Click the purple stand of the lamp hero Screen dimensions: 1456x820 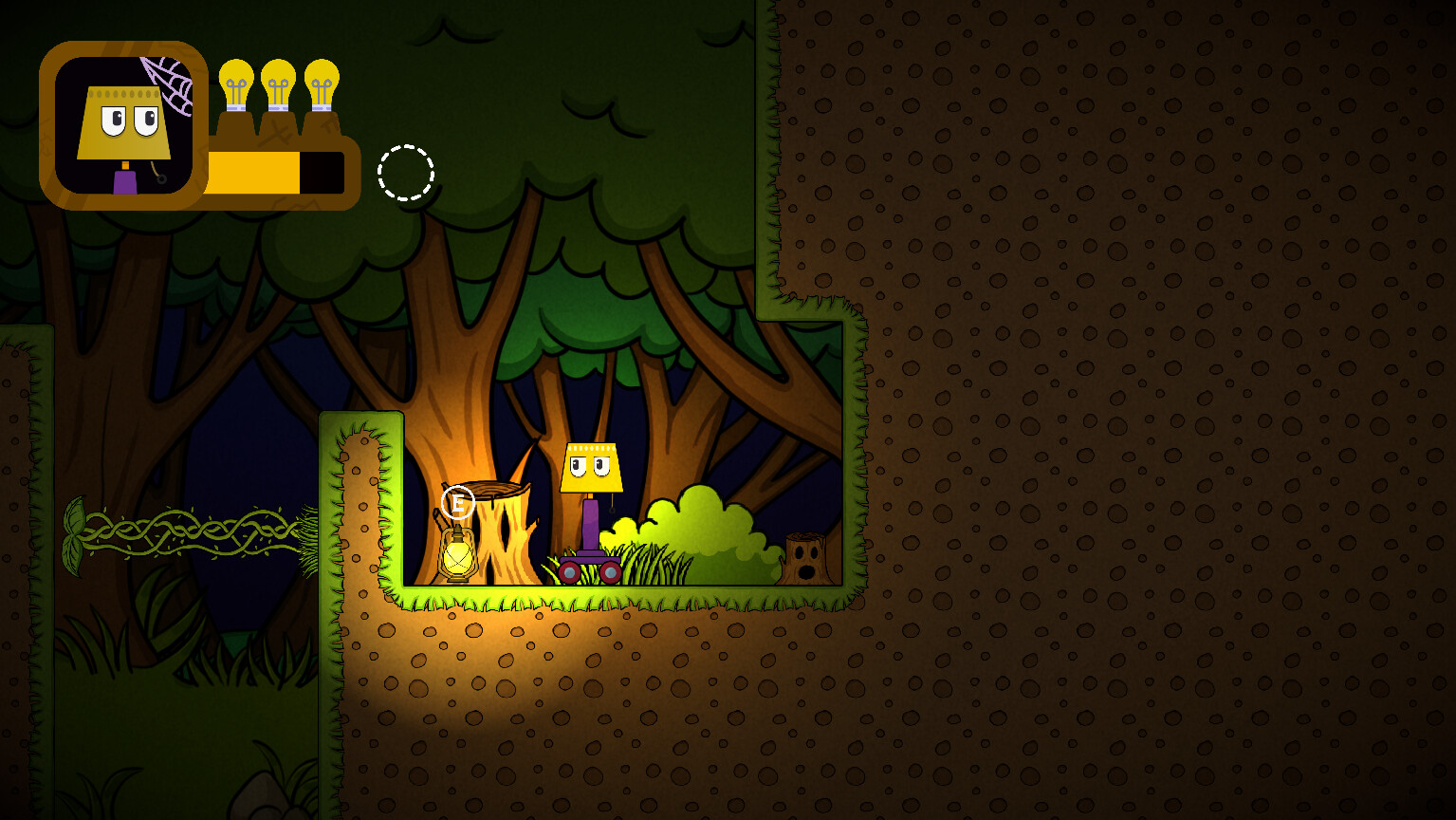click(x=590, y=527)
